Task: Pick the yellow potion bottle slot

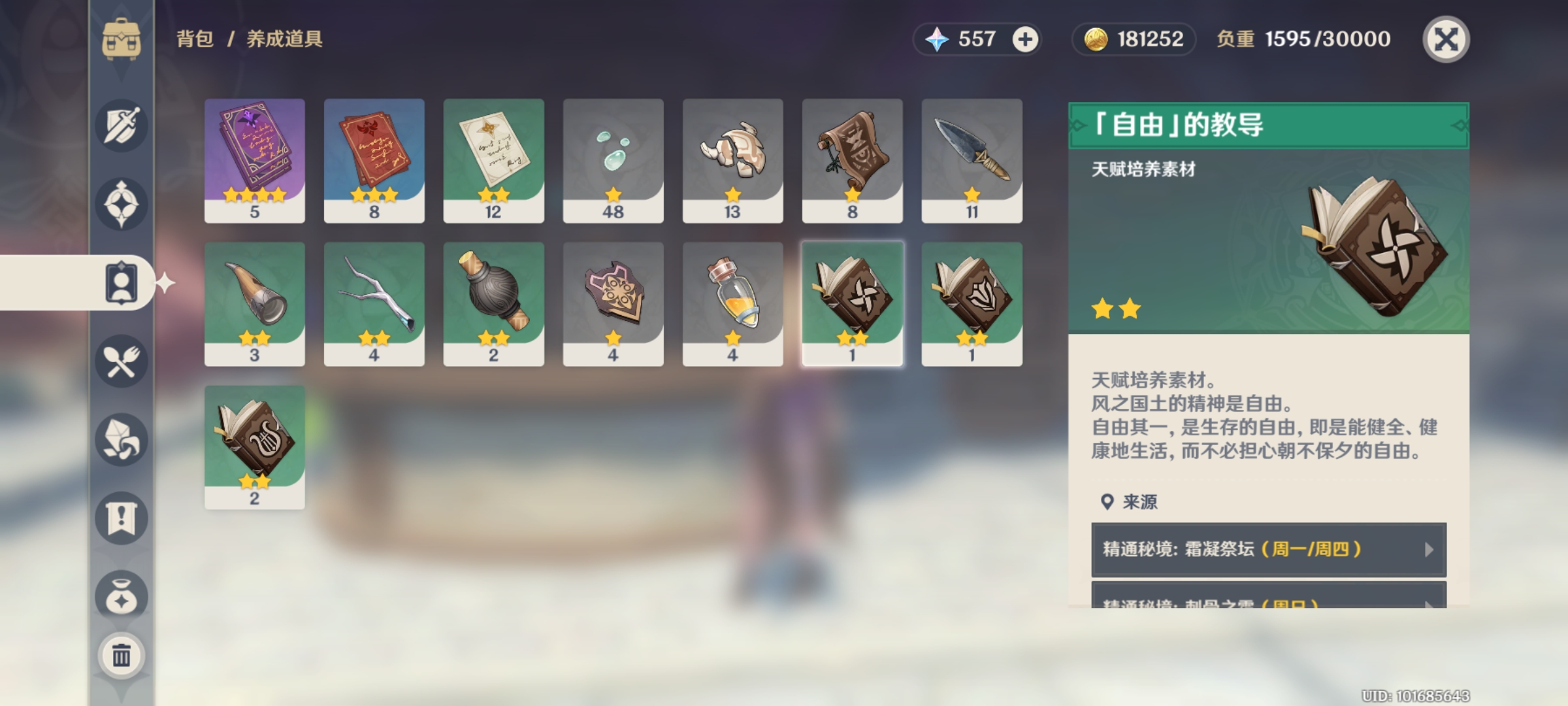Action: tap(732, 304)
